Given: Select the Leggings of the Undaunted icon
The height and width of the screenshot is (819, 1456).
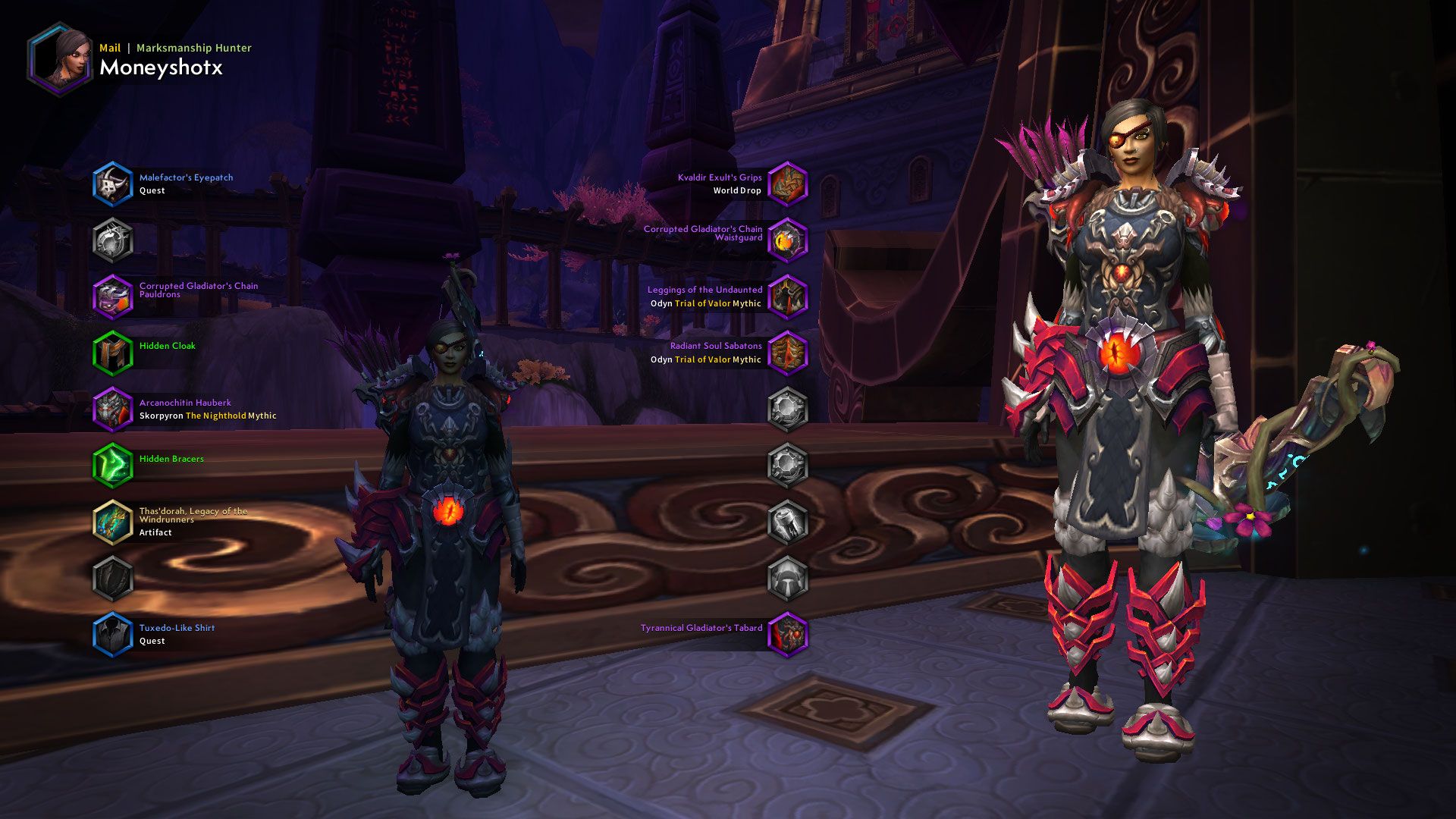Looking at the screenshot, I should tap(789, 296).
